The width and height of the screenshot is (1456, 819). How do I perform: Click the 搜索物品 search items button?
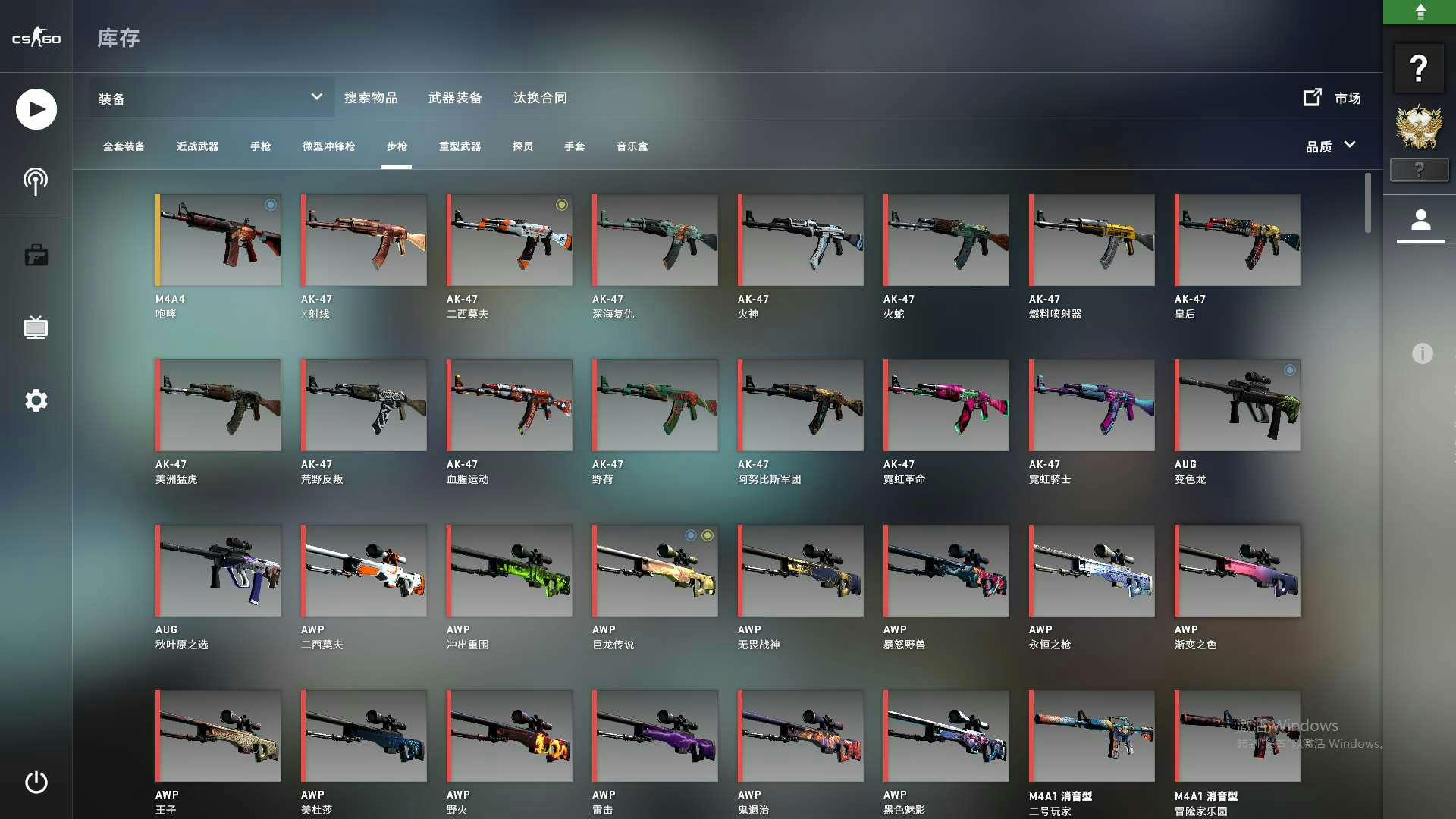[x=373, y=97]
